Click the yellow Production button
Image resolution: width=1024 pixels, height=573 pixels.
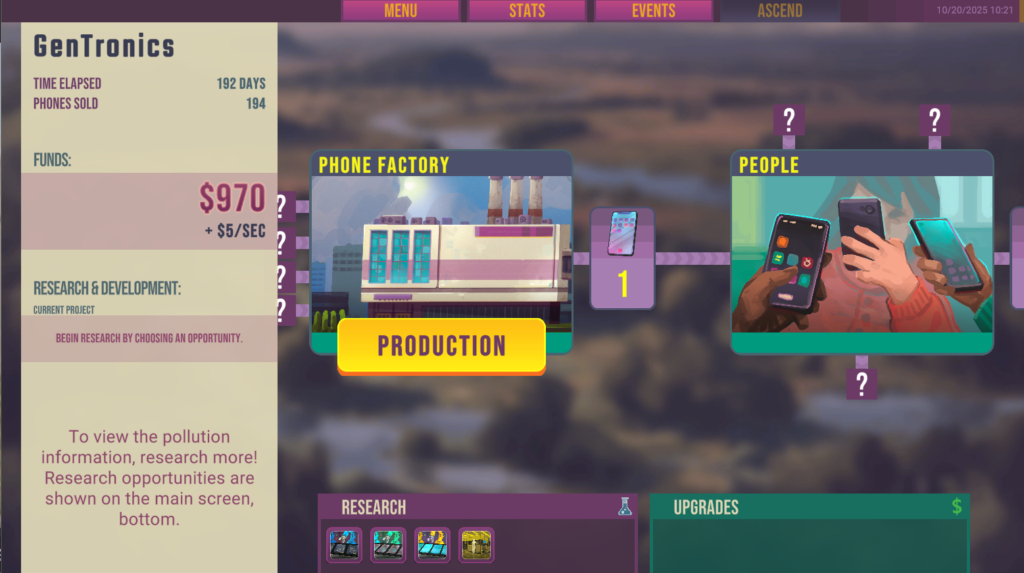coord(441,346)
